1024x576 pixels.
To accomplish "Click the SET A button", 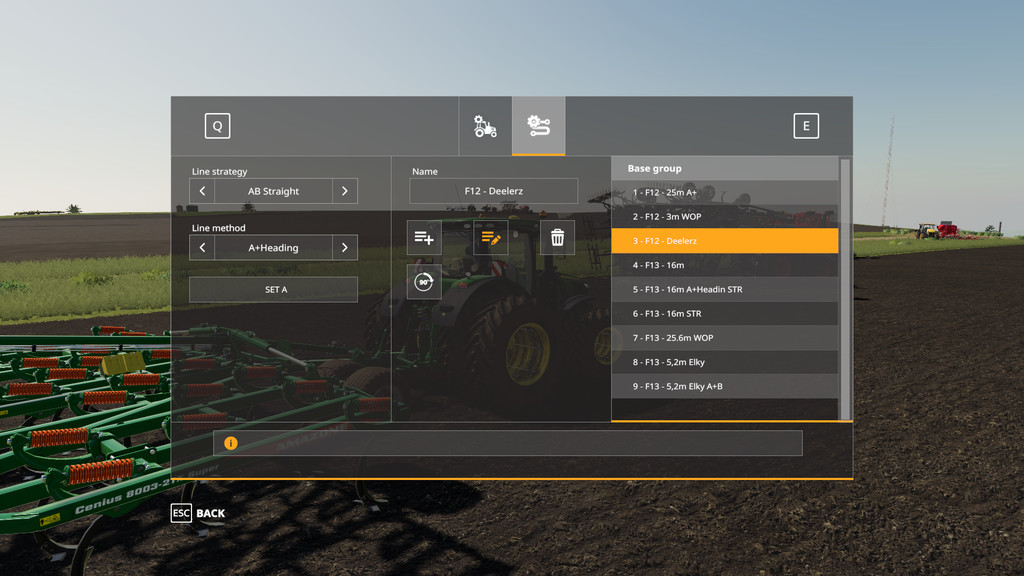I will [x=273, y=290].
